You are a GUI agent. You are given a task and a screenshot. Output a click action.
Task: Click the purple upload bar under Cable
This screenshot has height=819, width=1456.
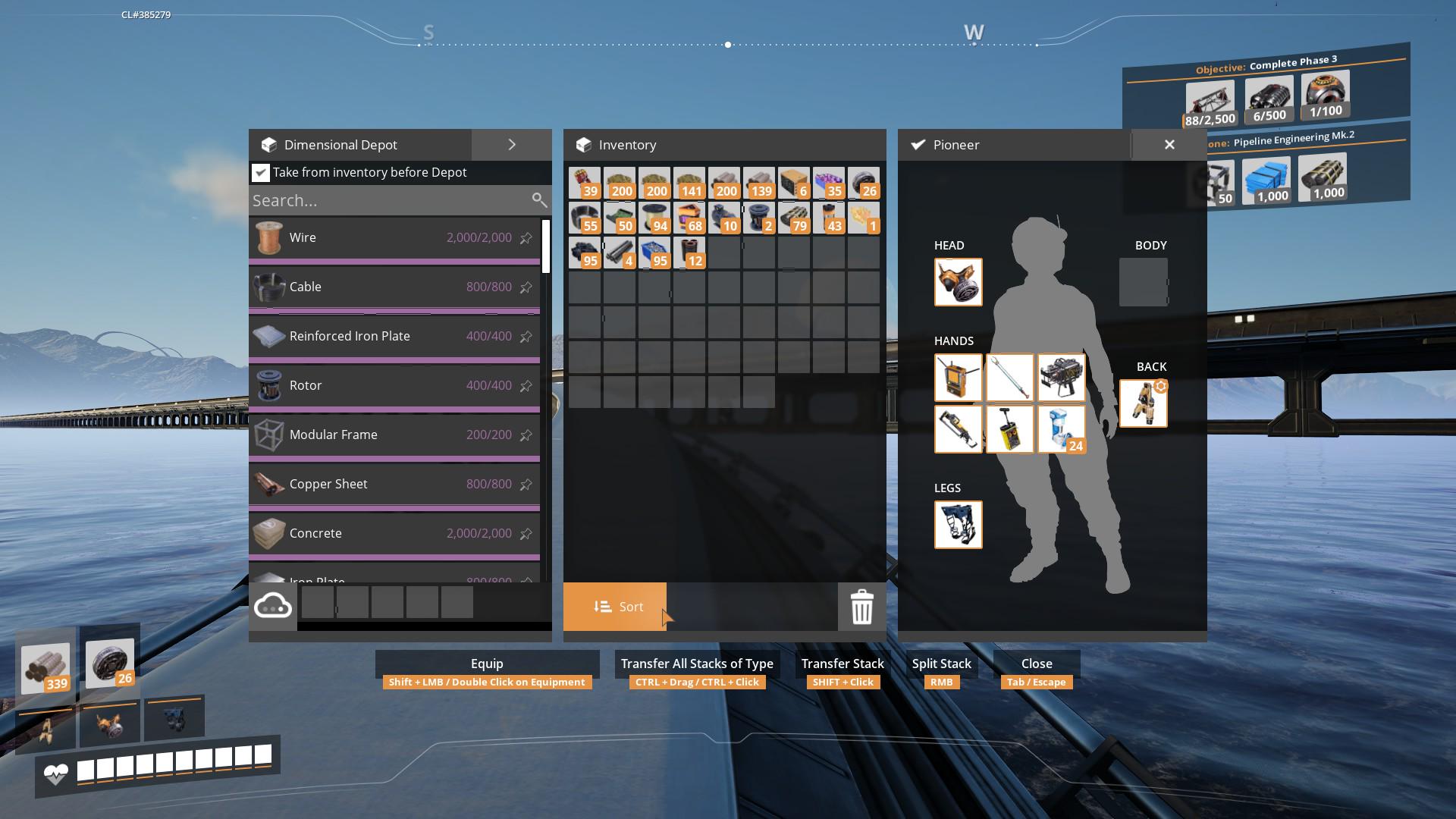(394, 309)
